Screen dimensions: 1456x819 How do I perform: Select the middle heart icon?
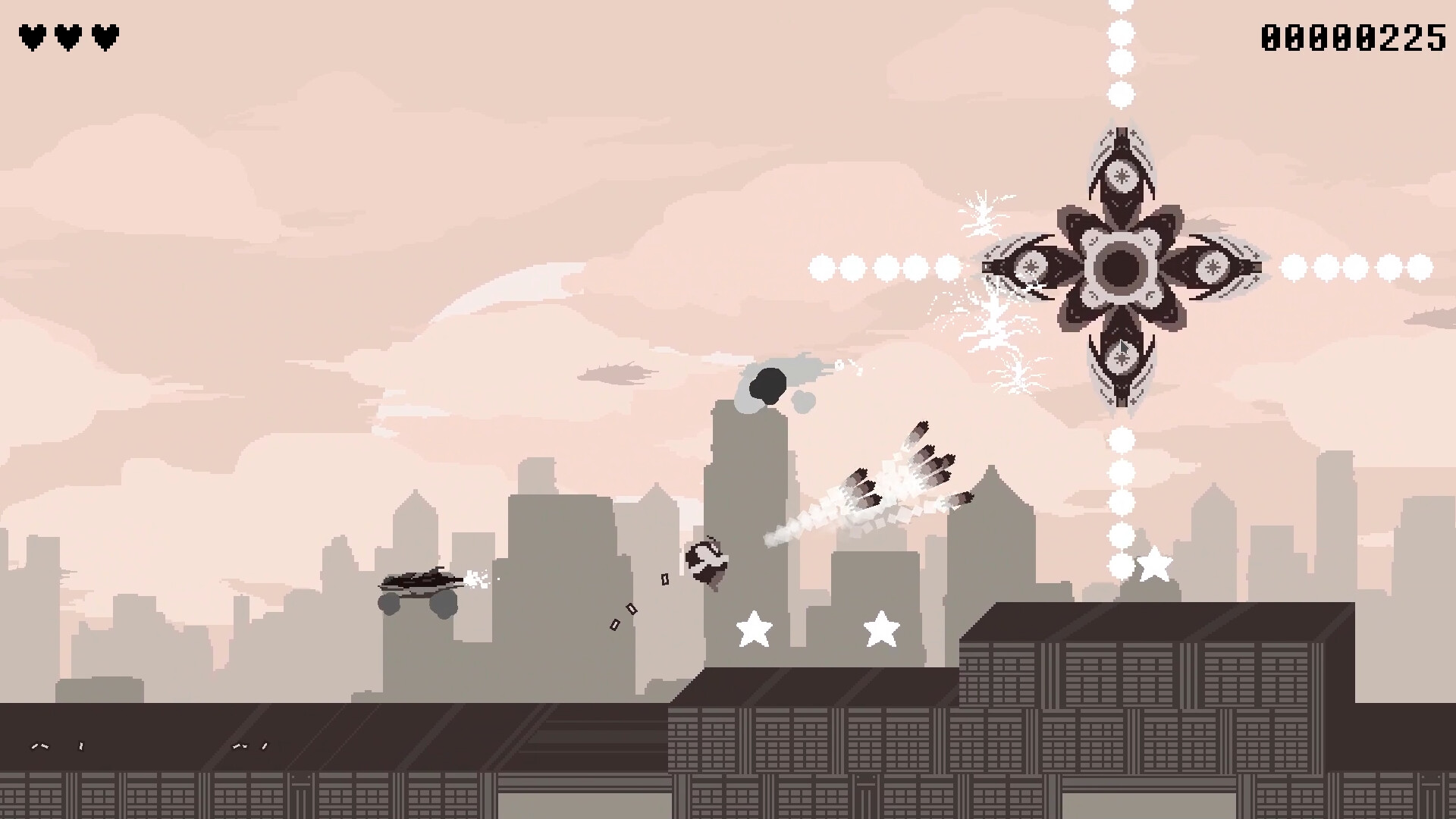click(69, 35)
